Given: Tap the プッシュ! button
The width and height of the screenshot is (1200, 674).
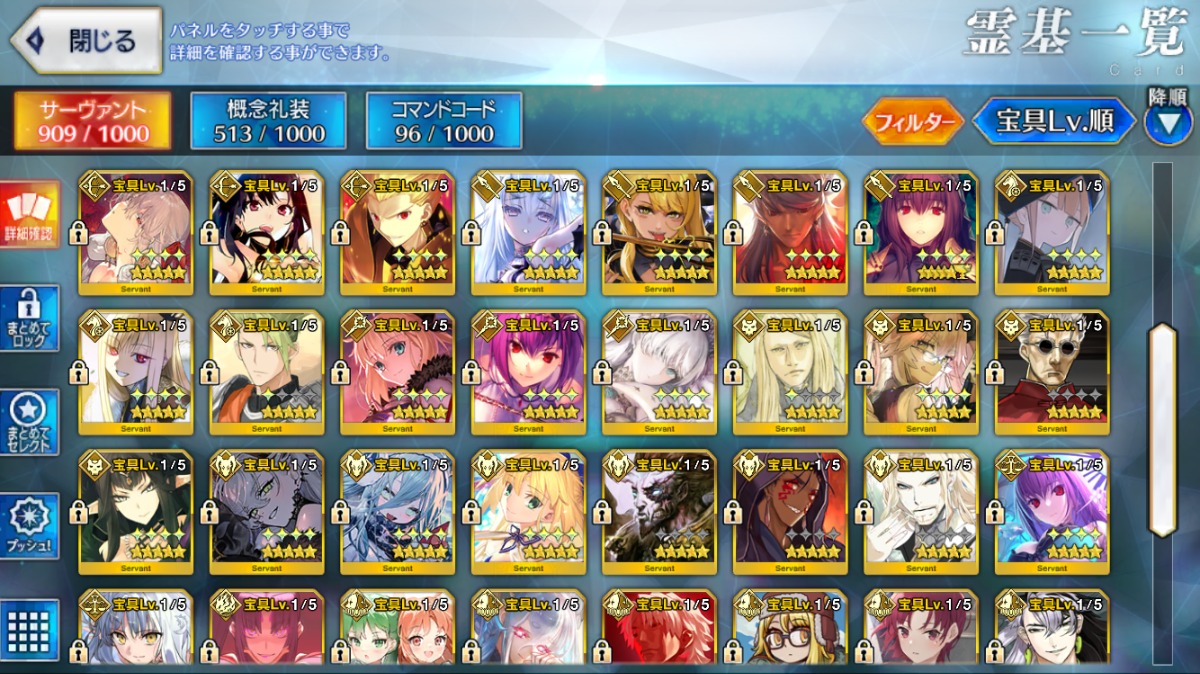Looking at the screenshot, I should coord(29,526).
